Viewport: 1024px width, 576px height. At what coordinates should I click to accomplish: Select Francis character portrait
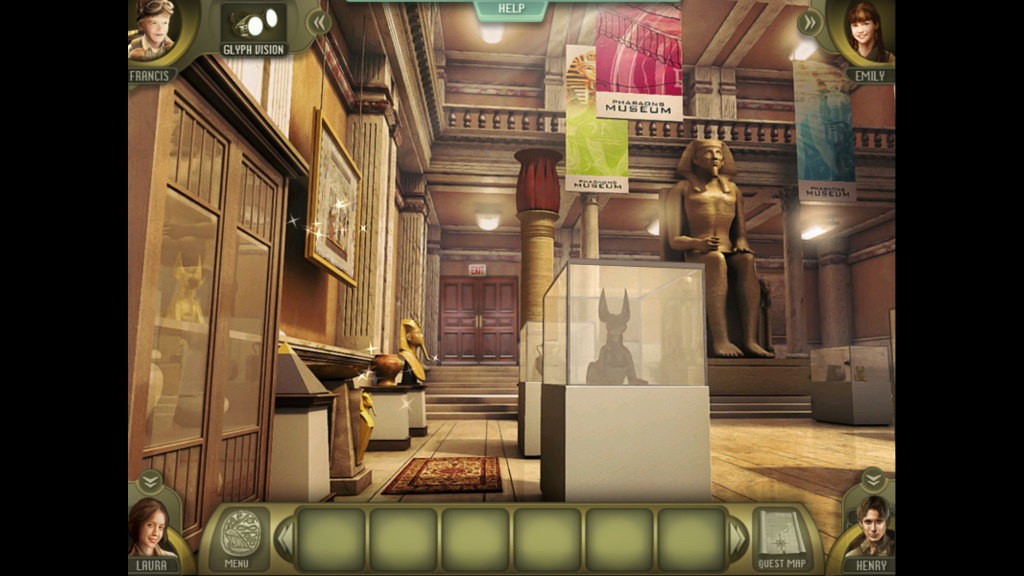coord(153,30)
